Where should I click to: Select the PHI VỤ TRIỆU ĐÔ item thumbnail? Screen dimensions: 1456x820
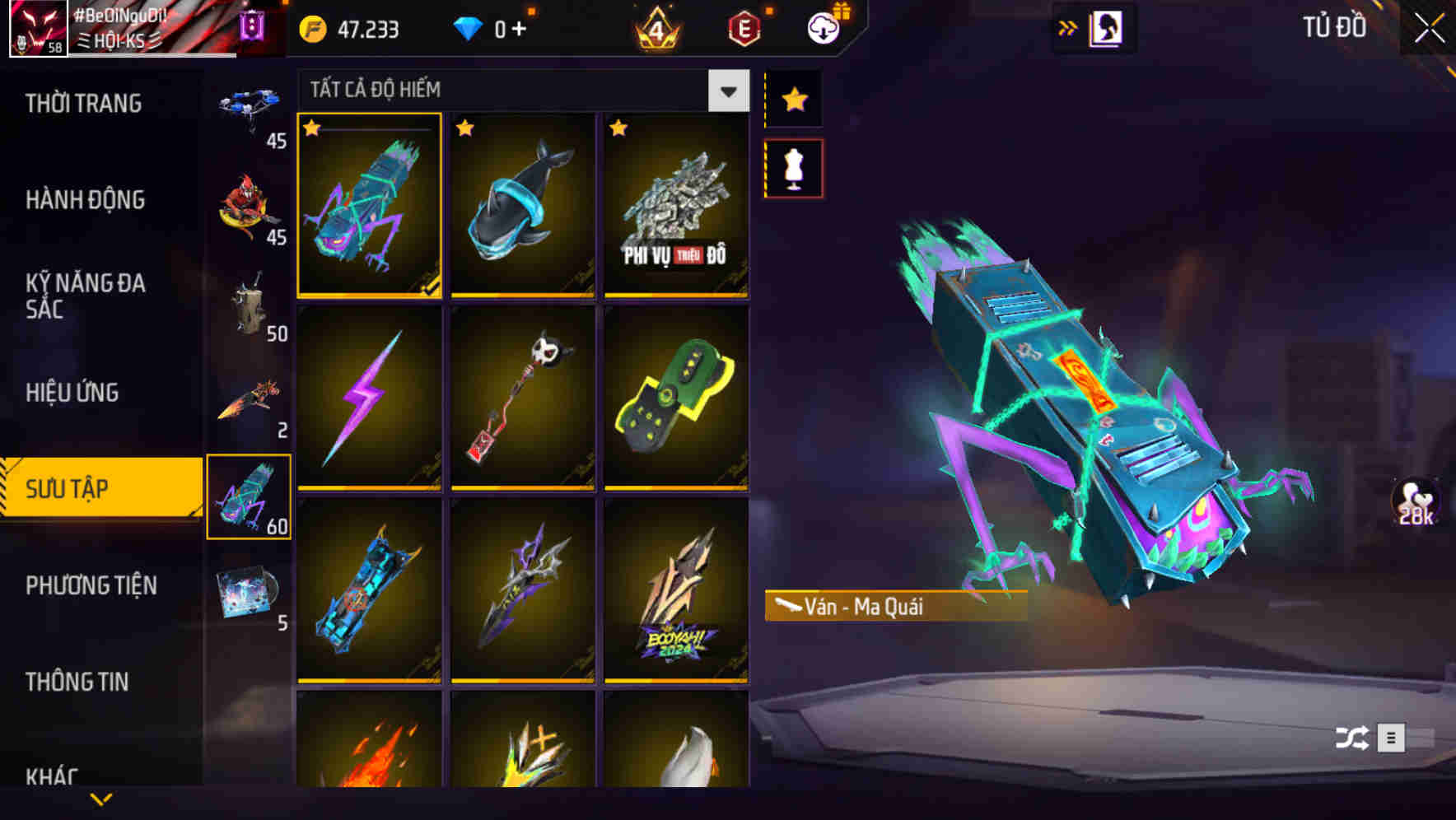[677, 206]
